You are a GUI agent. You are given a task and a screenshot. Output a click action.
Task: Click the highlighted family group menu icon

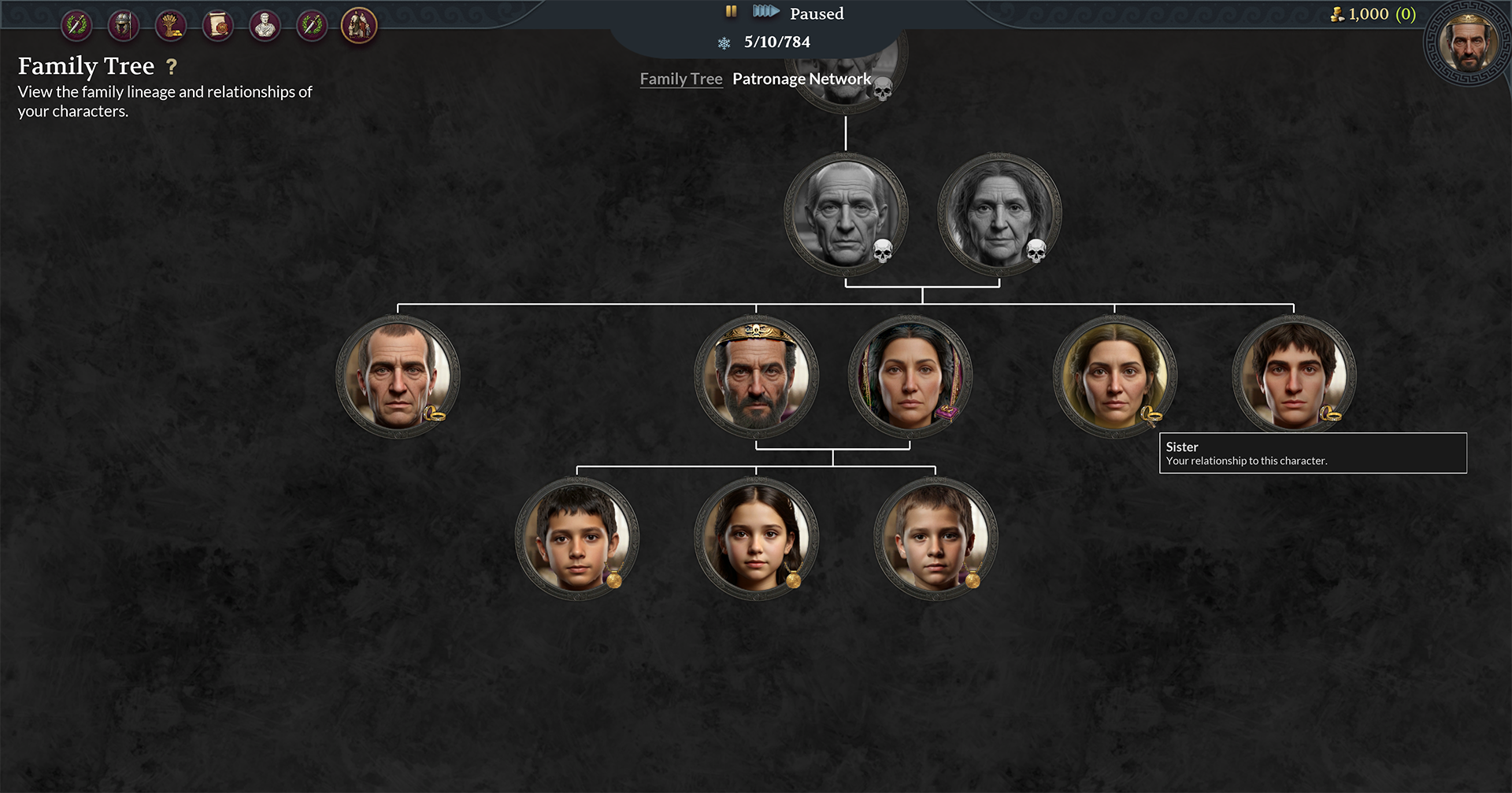[x=359, y=26]
